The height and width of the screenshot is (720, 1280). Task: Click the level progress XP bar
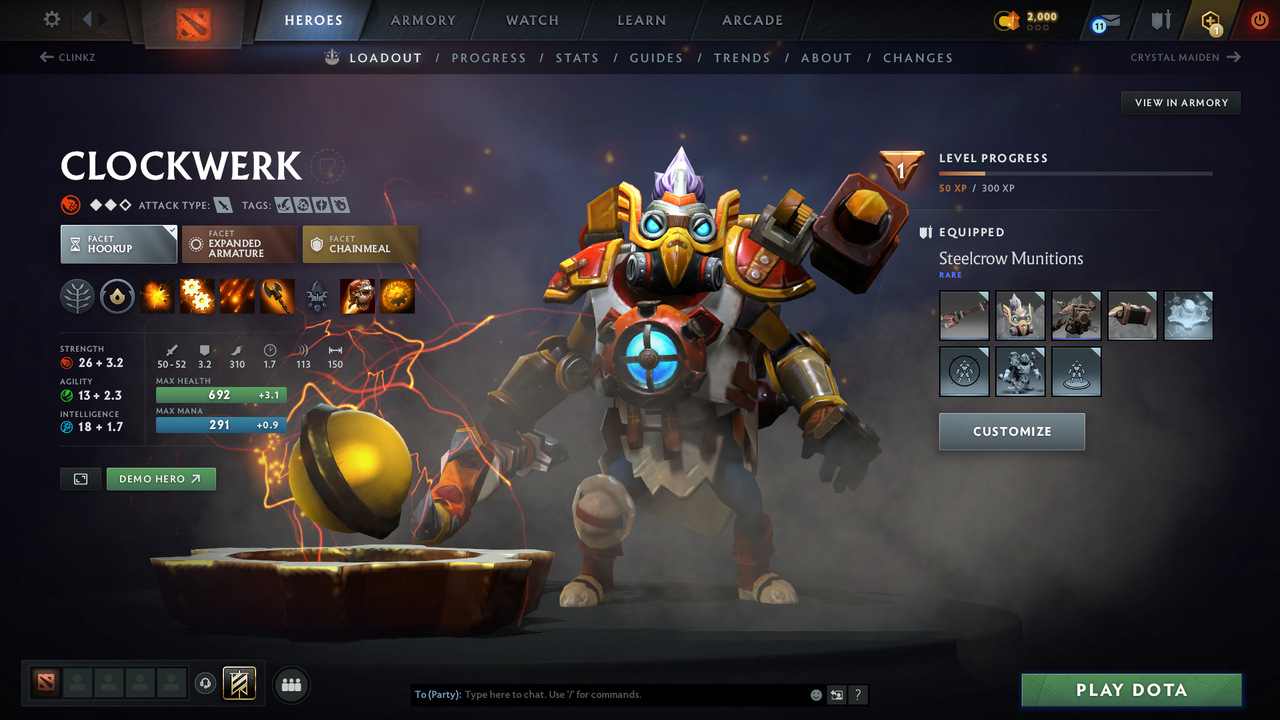(x=1075, y=172)
